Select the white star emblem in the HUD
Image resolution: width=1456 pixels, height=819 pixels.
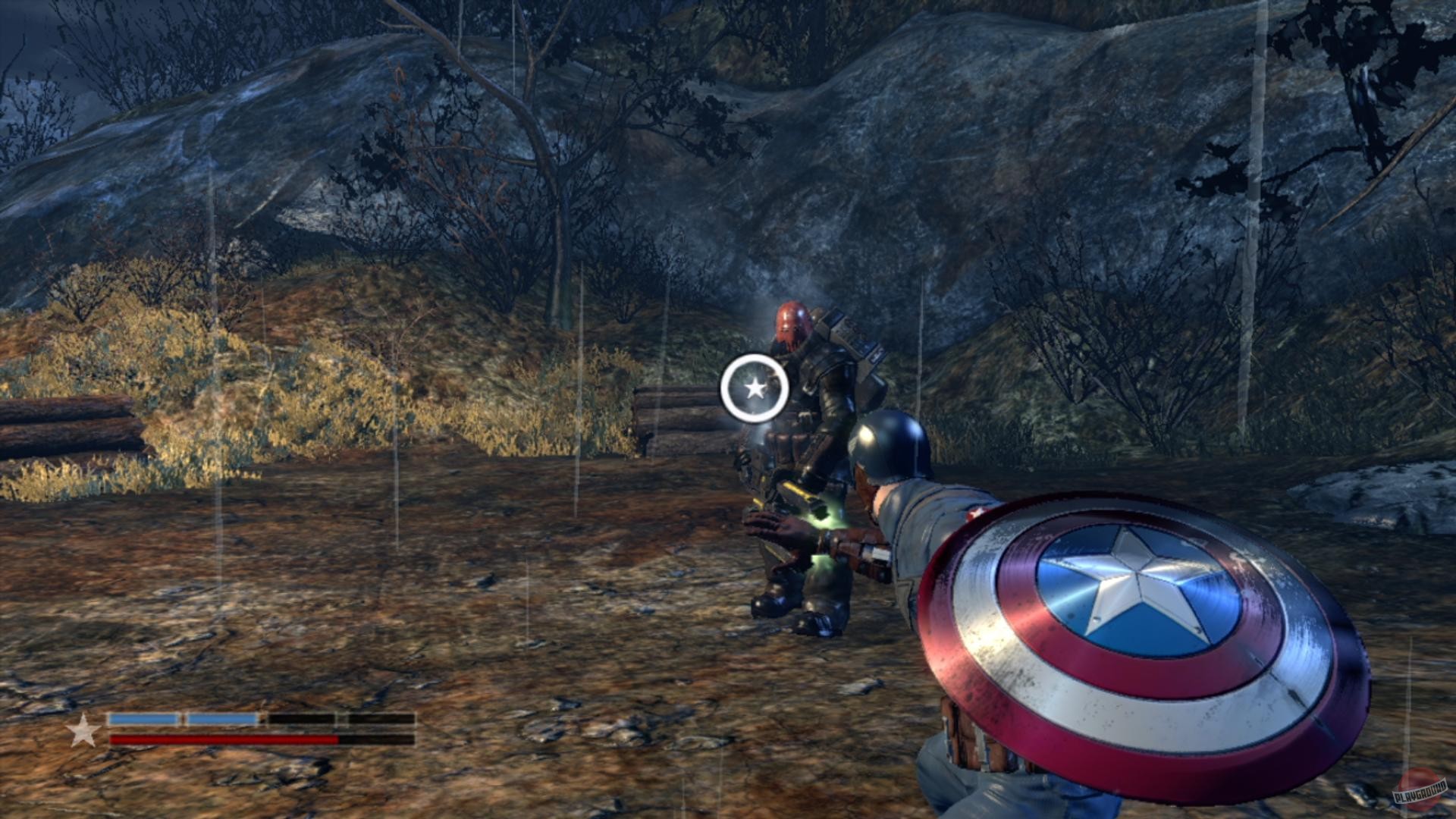pos(83,733)
